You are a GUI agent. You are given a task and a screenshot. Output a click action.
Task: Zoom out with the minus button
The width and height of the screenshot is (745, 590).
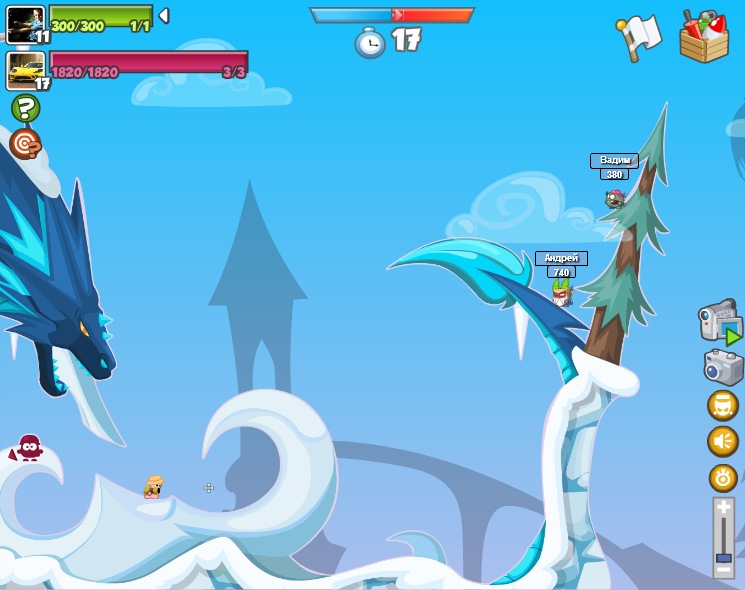coord(723,570)
